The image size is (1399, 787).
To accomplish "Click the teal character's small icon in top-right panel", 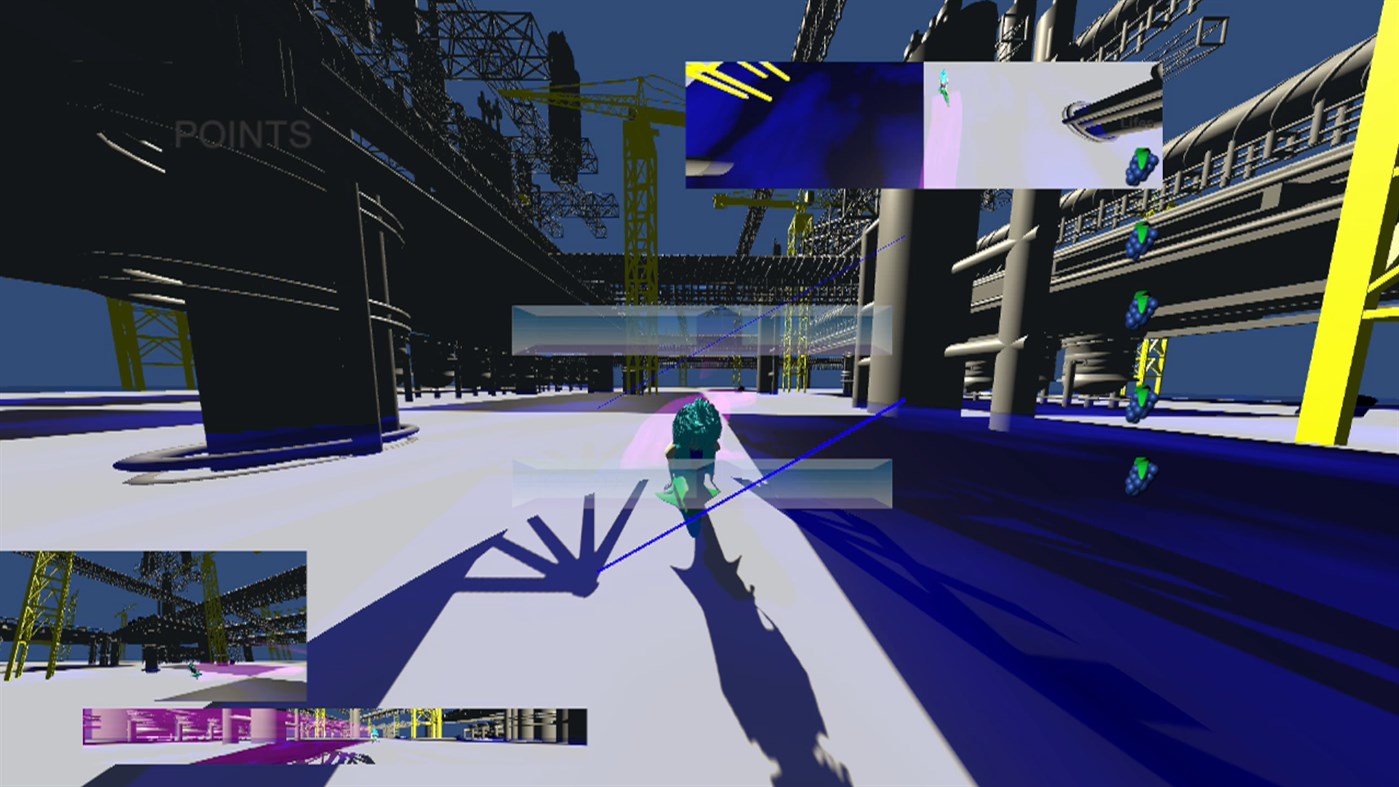I will pyautogui.click(x=942, y=84).
